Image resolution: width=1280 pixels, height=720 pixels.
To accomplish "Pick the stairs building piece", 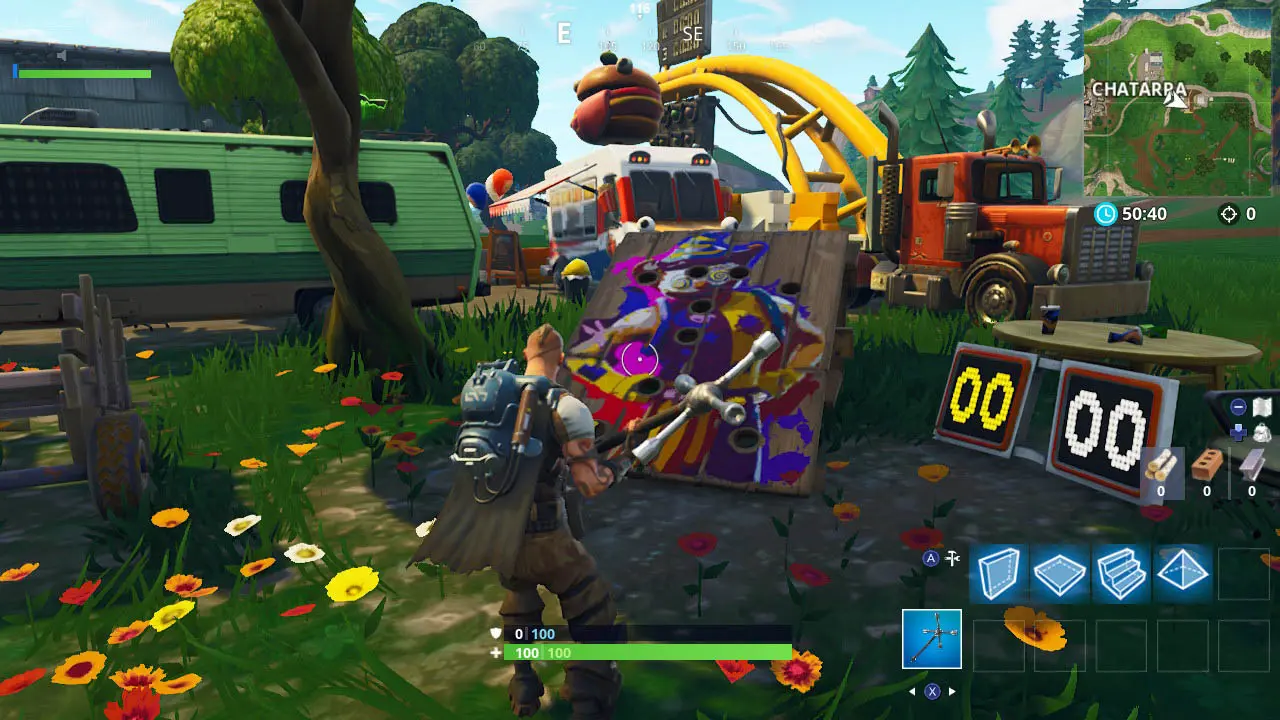I will pos(1122,574).
